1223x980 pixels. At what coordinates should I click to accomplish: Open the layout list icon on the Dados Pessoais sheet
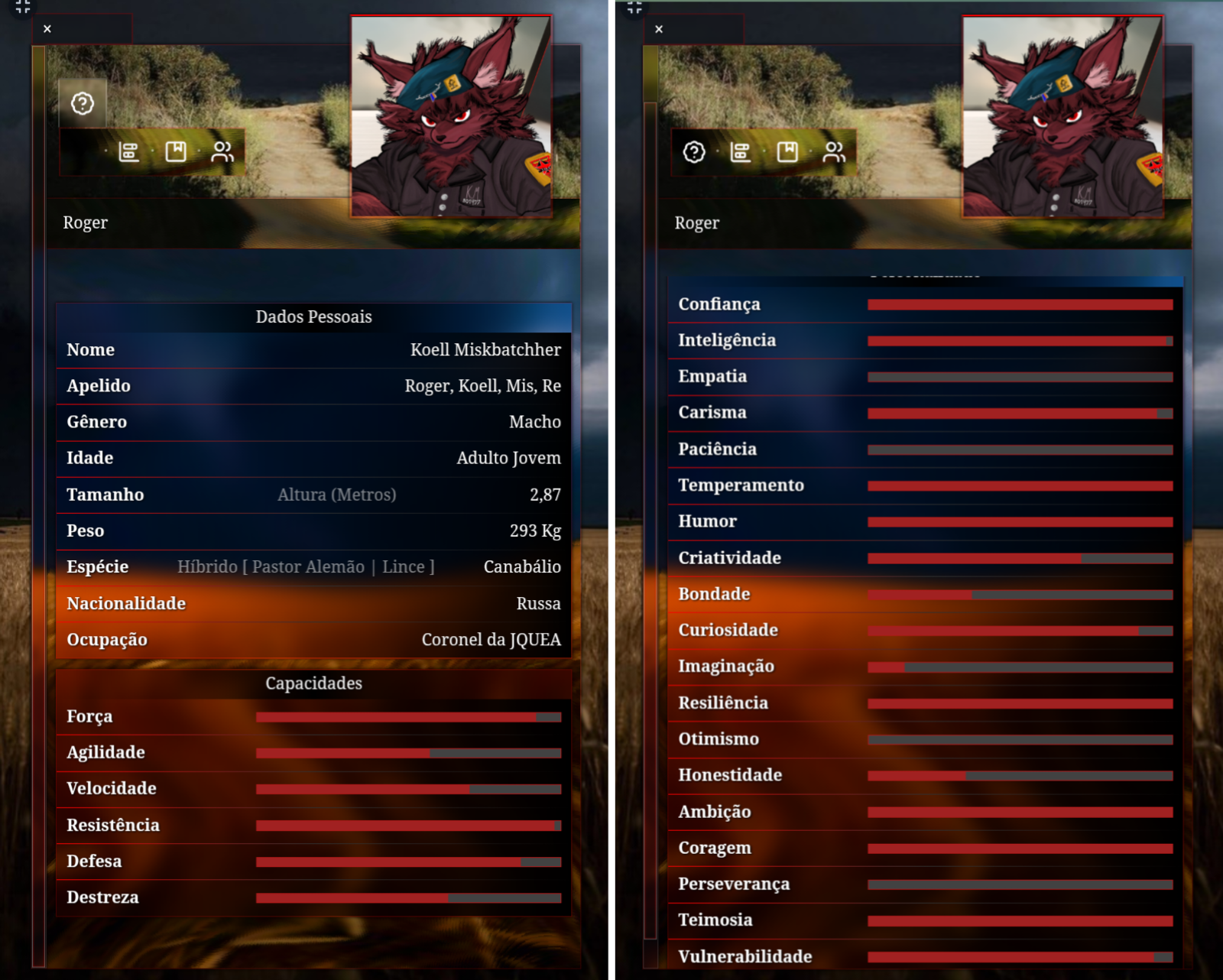click(129, 152)
